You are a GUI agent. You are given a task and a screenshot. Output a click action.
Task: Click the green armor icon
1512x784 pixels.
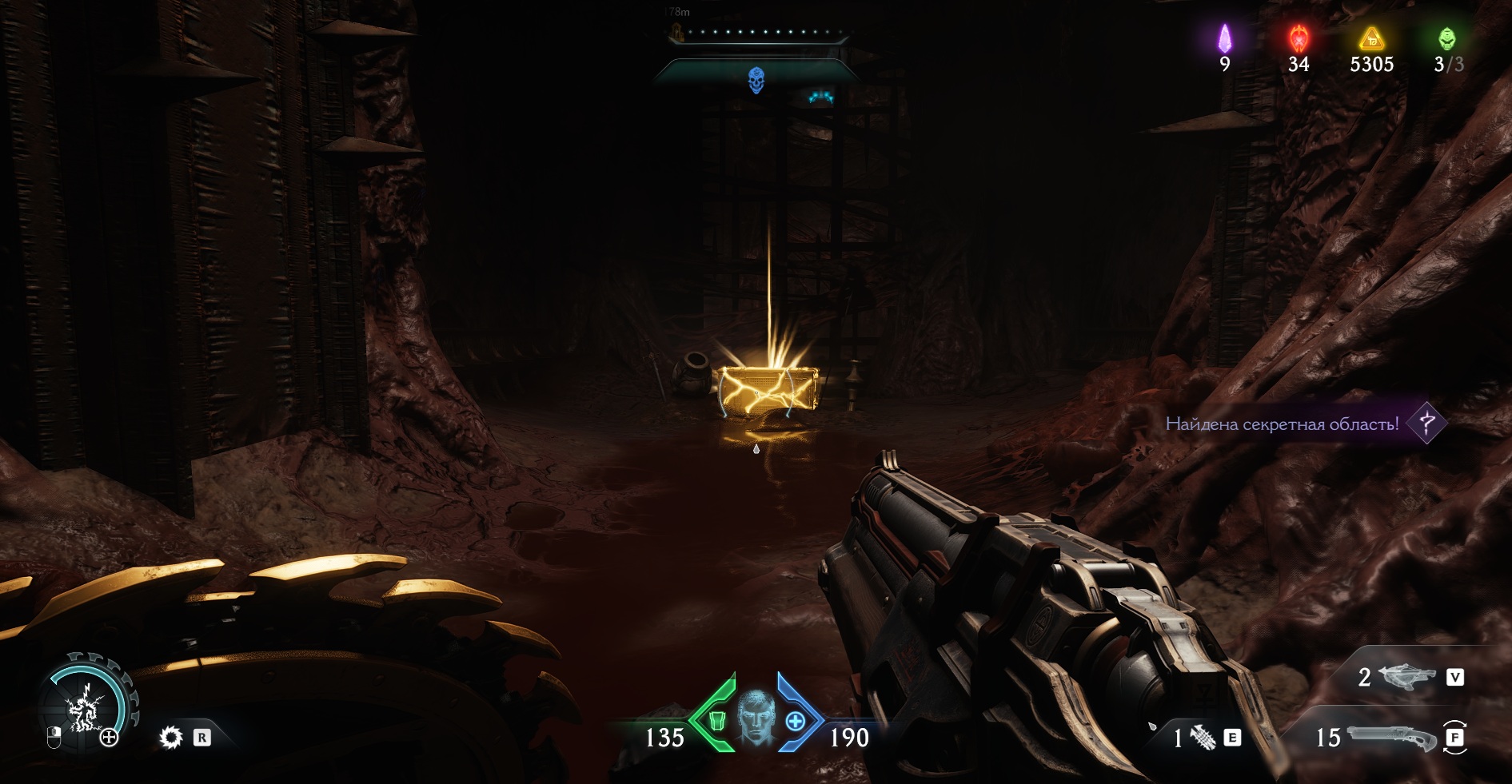(717, 721)
